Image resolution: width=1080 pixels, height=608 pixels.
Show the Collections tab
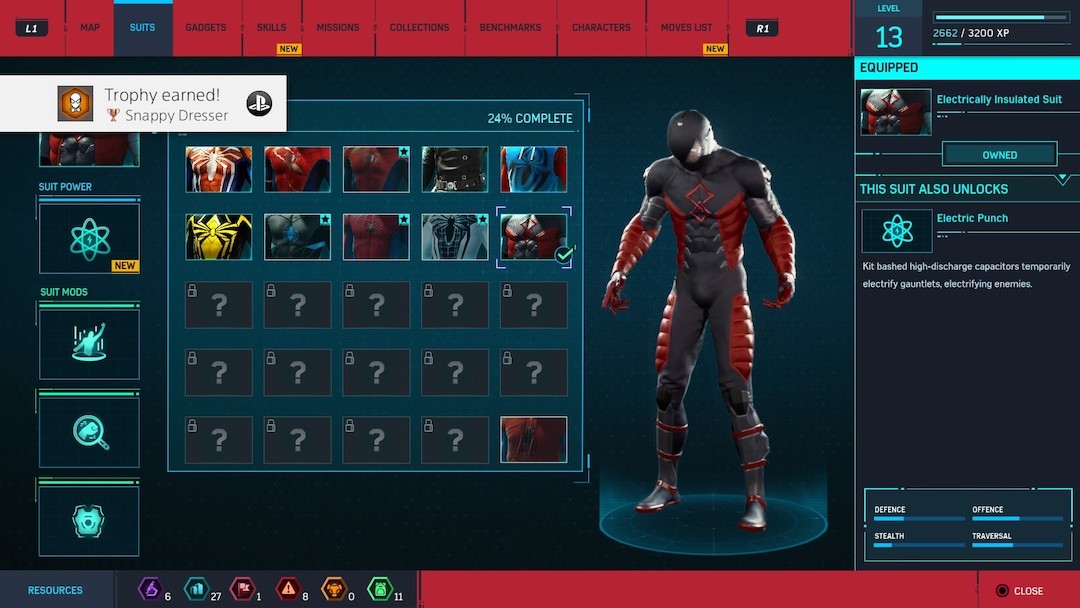coord(419,27)
